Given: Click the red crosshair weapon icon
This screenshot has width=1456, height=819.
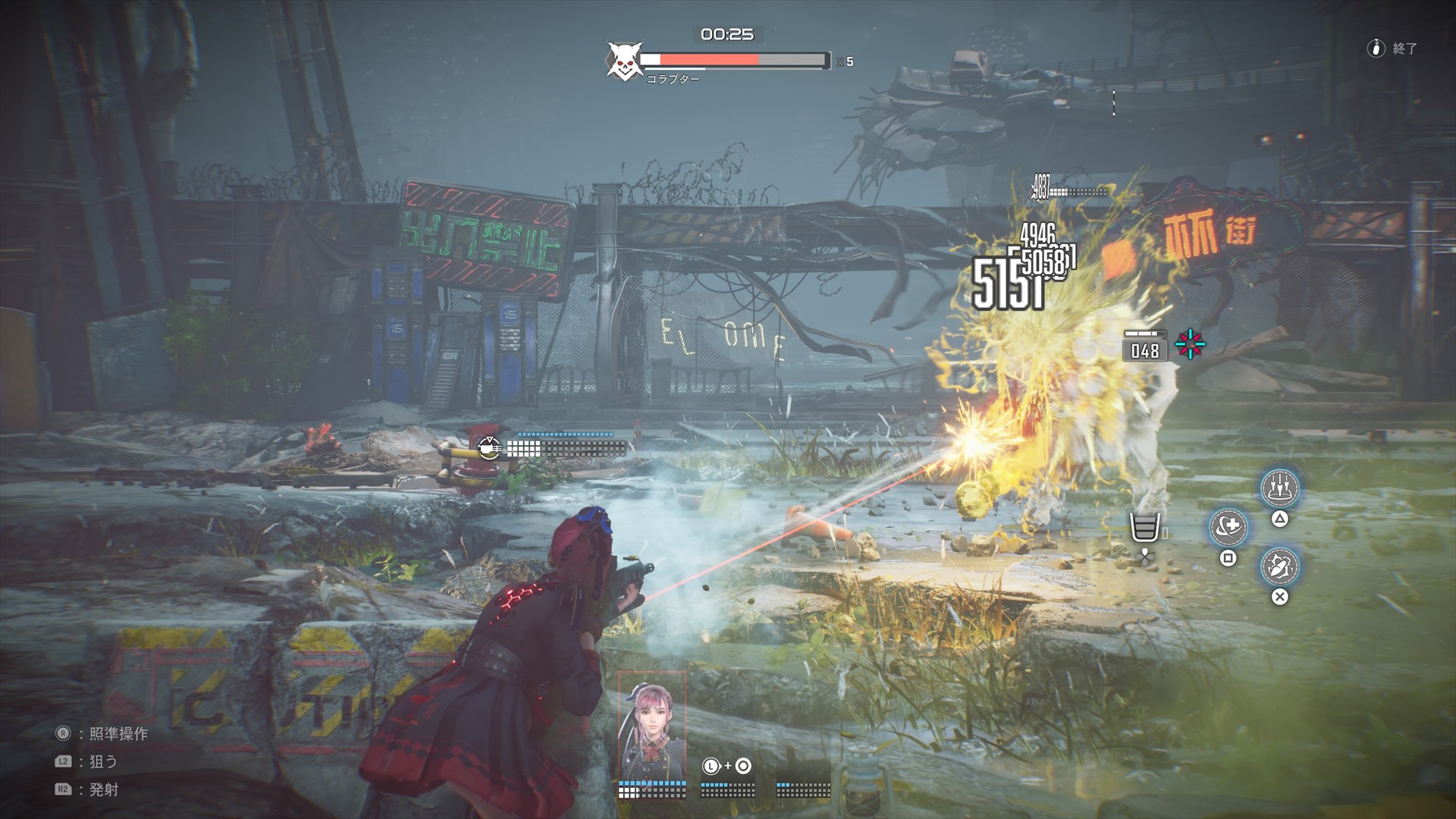Looking at the screenshot, I should click(1190, 345).
